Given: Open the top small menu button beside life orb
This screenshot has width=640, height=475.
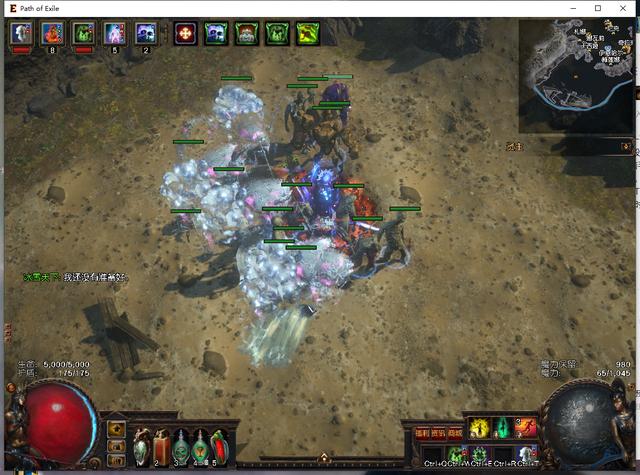Looking at the screenshot, I should [x=117, y=428].
